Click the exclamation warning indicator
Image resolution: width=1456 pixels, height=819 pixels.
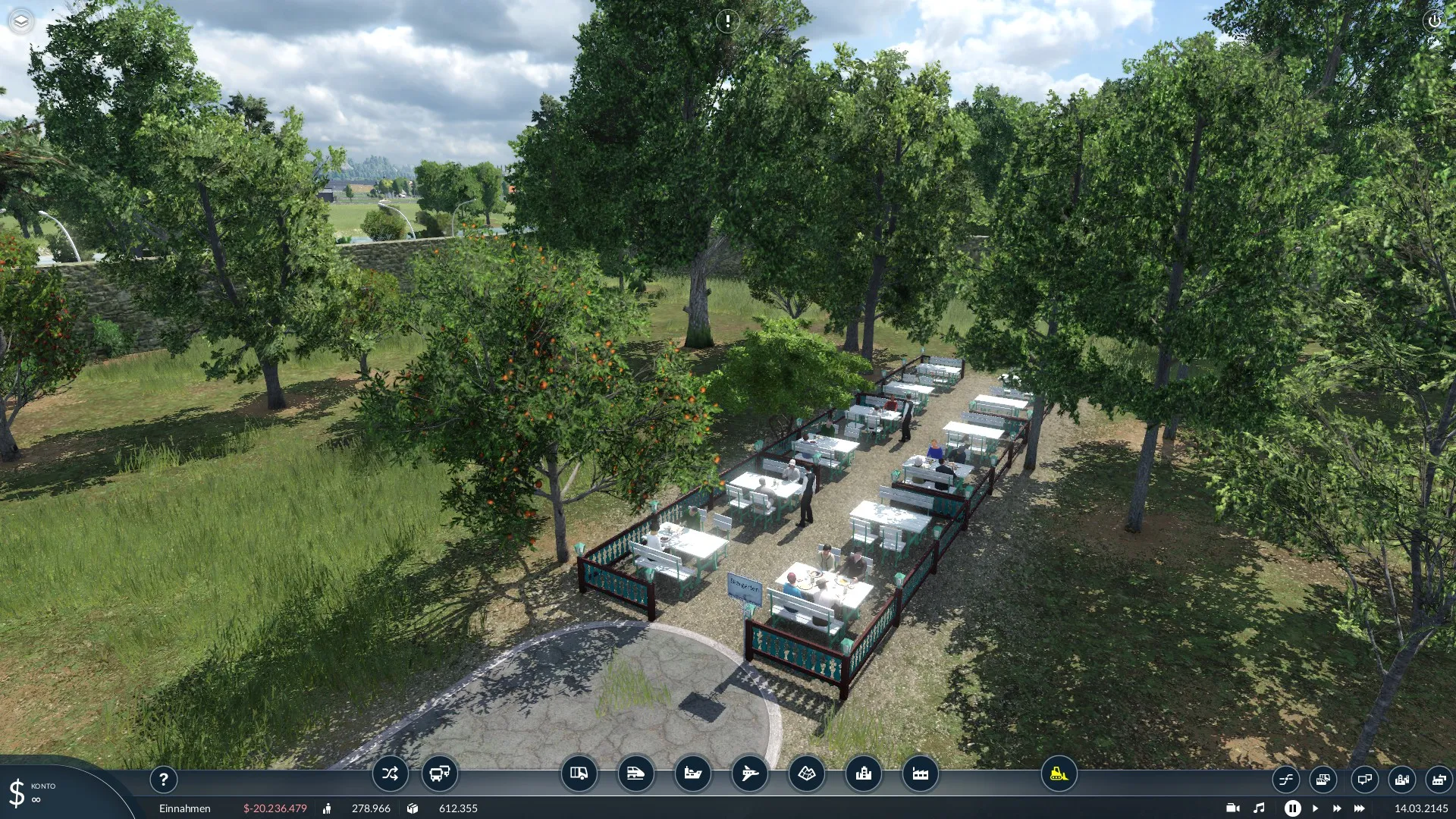tap(727, 21)
